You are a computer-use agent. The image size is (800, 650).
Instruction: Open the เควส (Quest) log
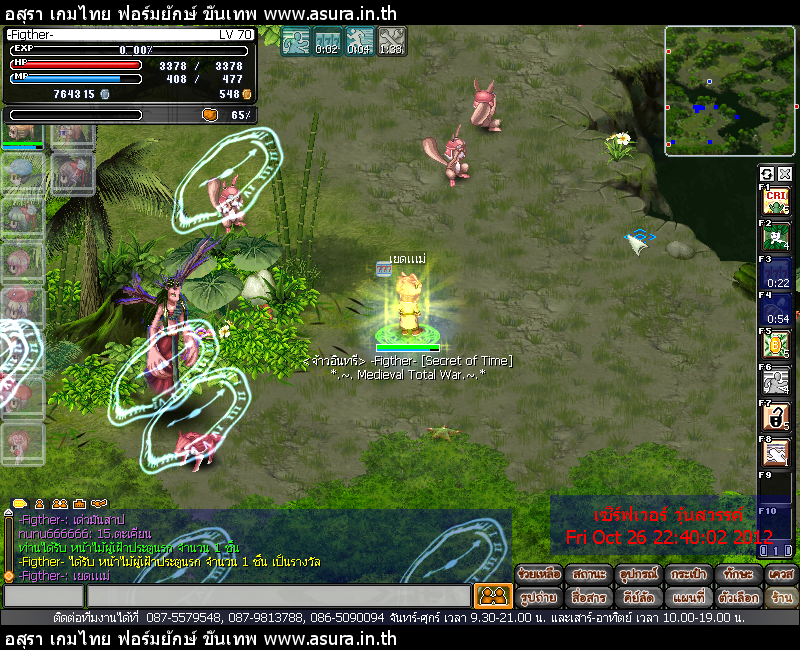pyautogui.click(x=780, y=575)
